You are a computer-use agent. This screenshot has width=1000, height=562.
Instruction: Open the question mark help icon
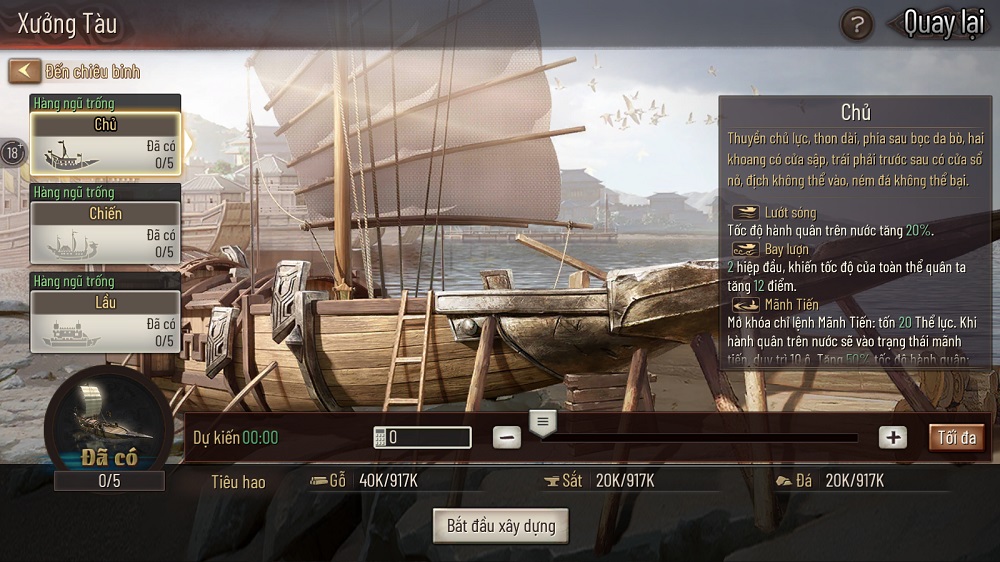coord(856,24)
